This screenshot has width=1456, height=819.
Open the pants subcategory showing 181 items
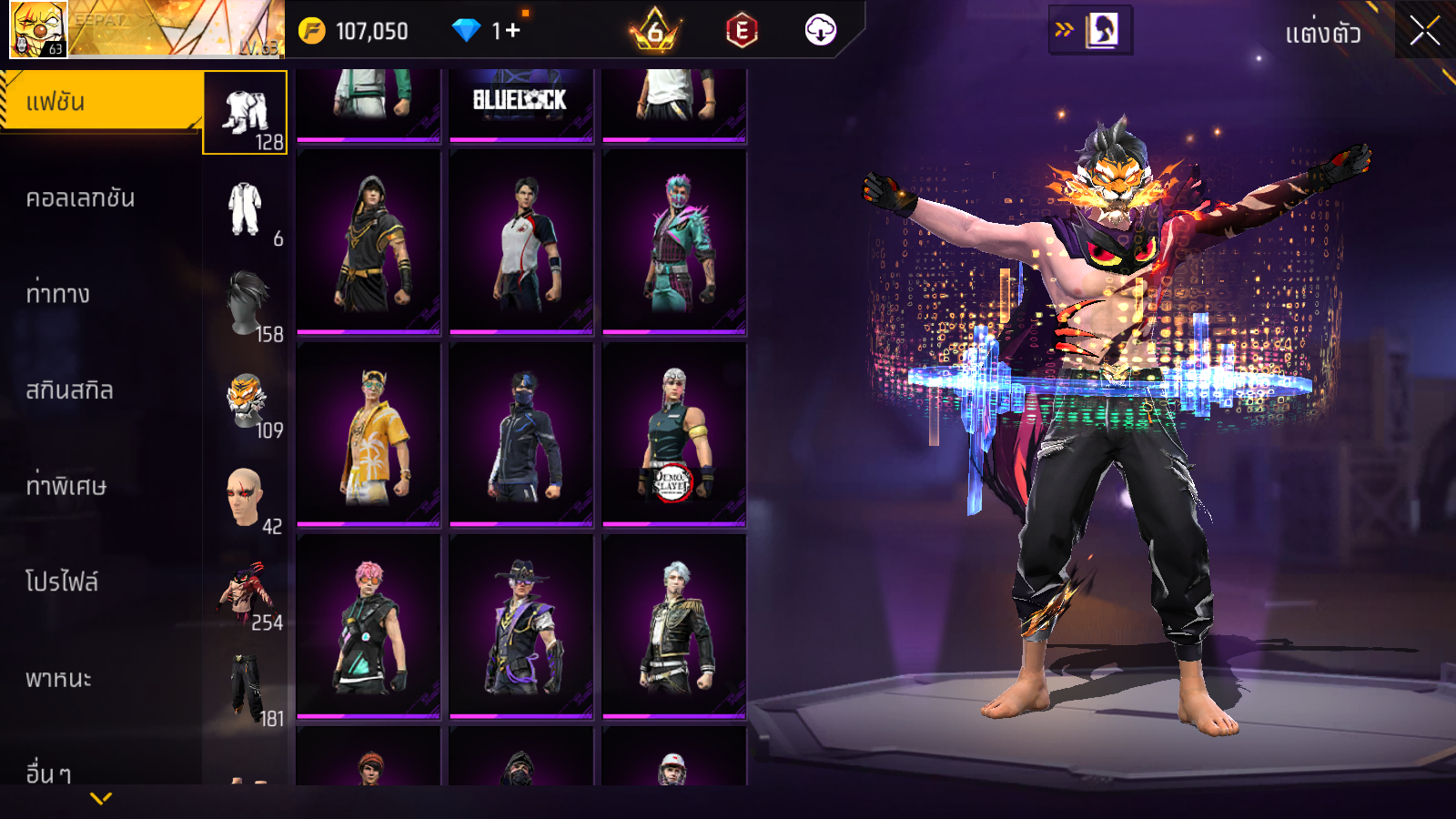pyautogui.click(x=246, y=689)
